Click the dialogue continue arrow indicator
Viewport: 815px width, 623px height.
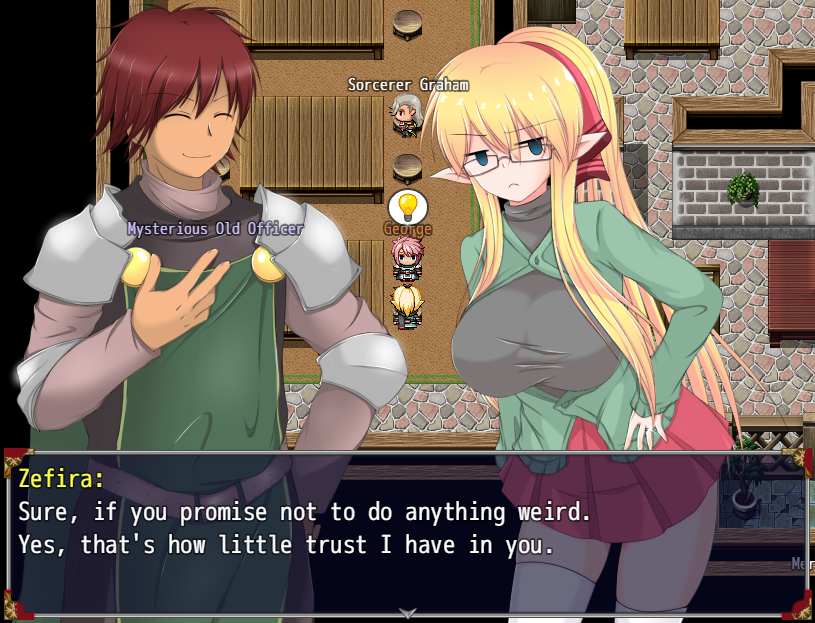pyautogui.click(x=407, y=612)
